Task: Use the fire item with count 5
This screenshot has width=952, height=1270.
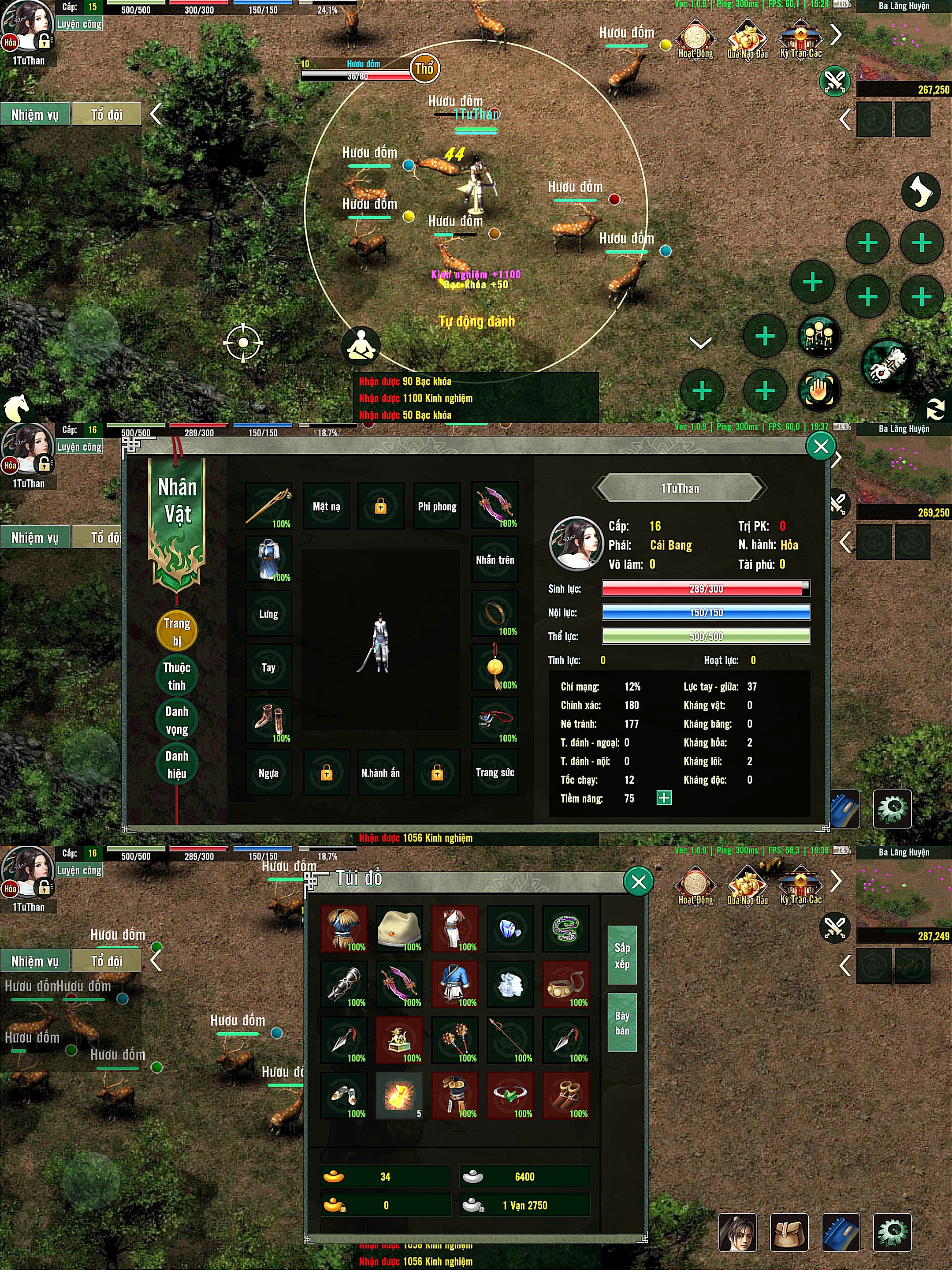Action: tap(399, 1095)
